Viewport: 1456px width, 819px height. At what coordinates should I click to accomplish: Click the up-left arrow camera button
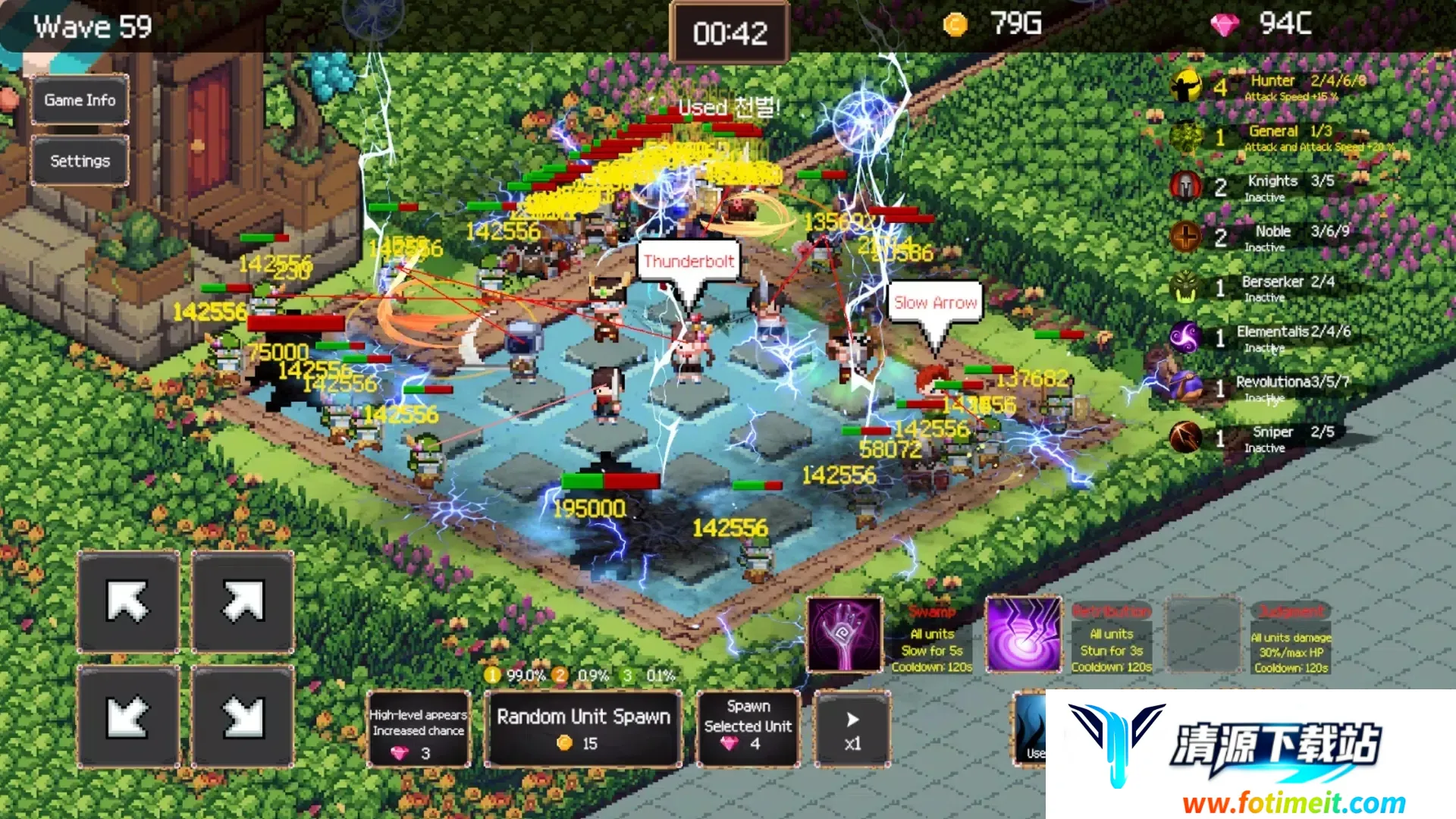pyautogui.click(x=128, y=602)
